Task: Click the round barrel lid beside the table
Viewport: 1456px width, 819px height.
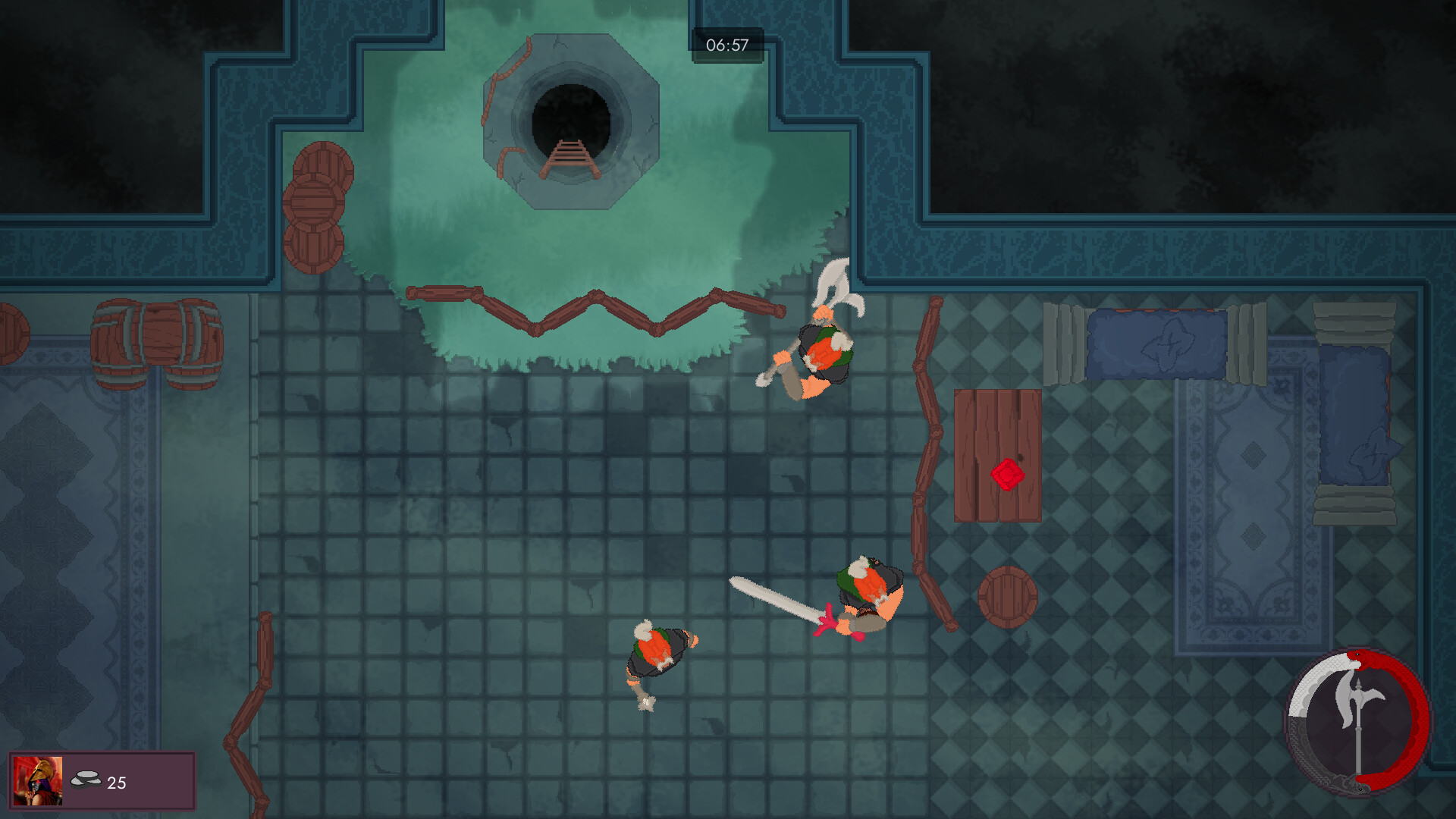Action: pyautogui.click(x=1009, y=595)
